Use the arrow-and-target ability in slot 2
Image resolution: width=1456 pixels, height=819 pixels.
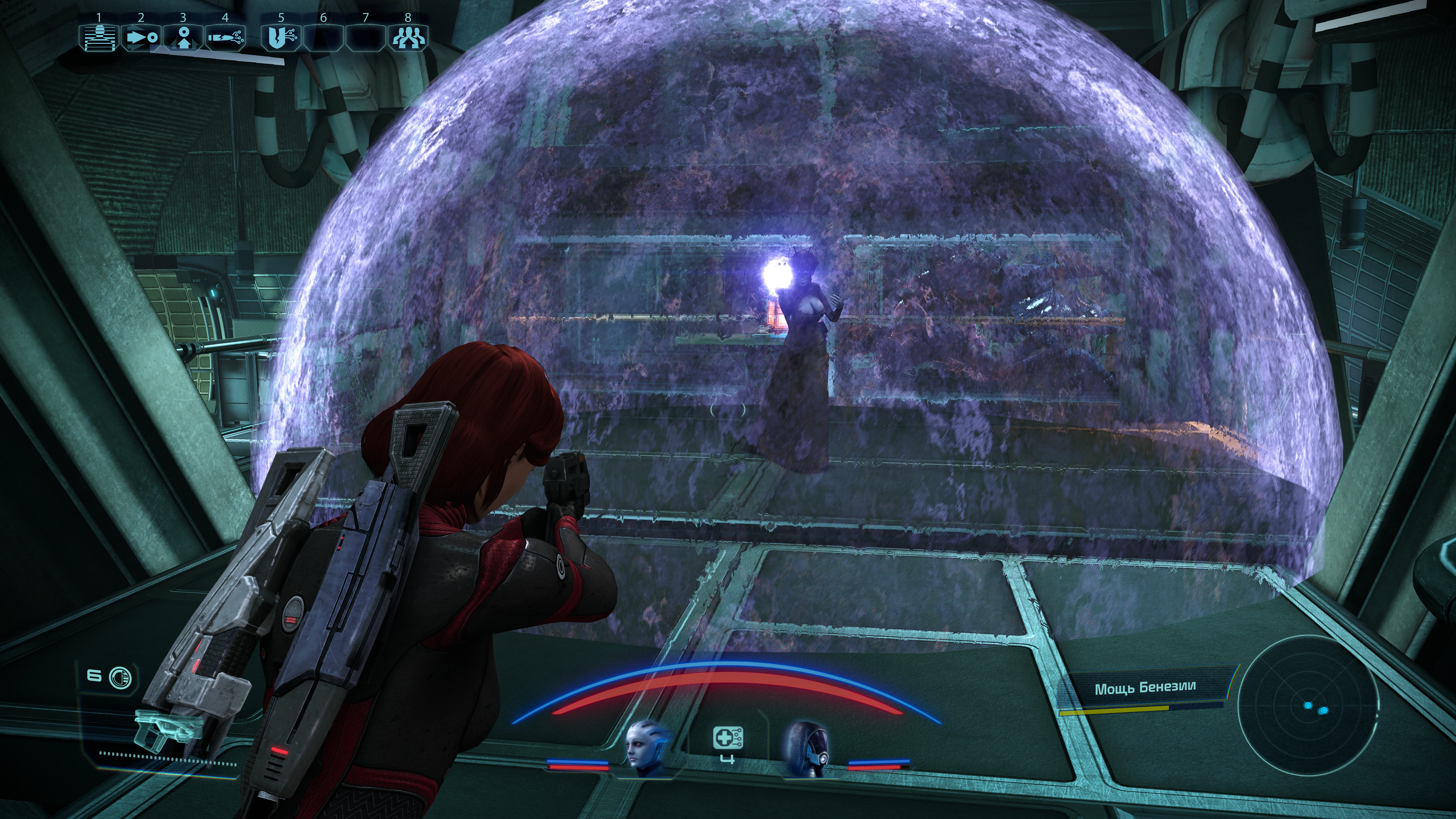click(x=141, y=38)
